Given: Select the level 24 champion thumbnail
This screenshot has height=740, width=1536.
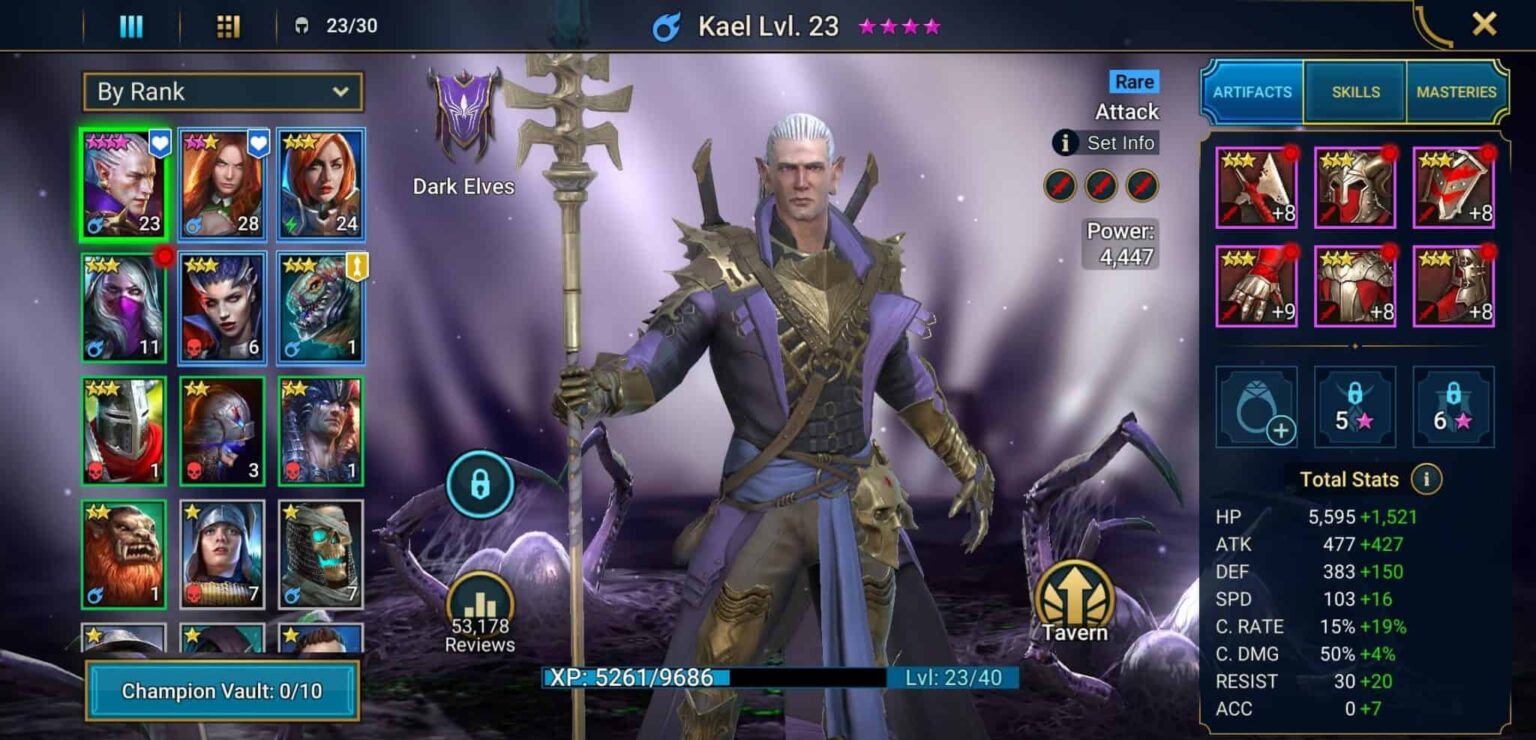Looking at the screenshot, I should tap(319, 184).
